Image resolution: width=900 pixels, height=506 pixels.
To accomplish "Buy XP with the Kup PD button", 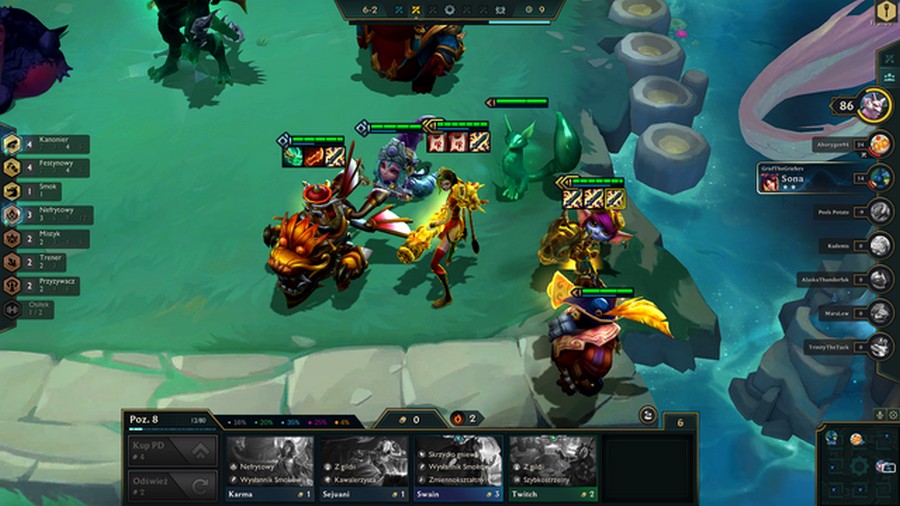I will pos(172,451).
